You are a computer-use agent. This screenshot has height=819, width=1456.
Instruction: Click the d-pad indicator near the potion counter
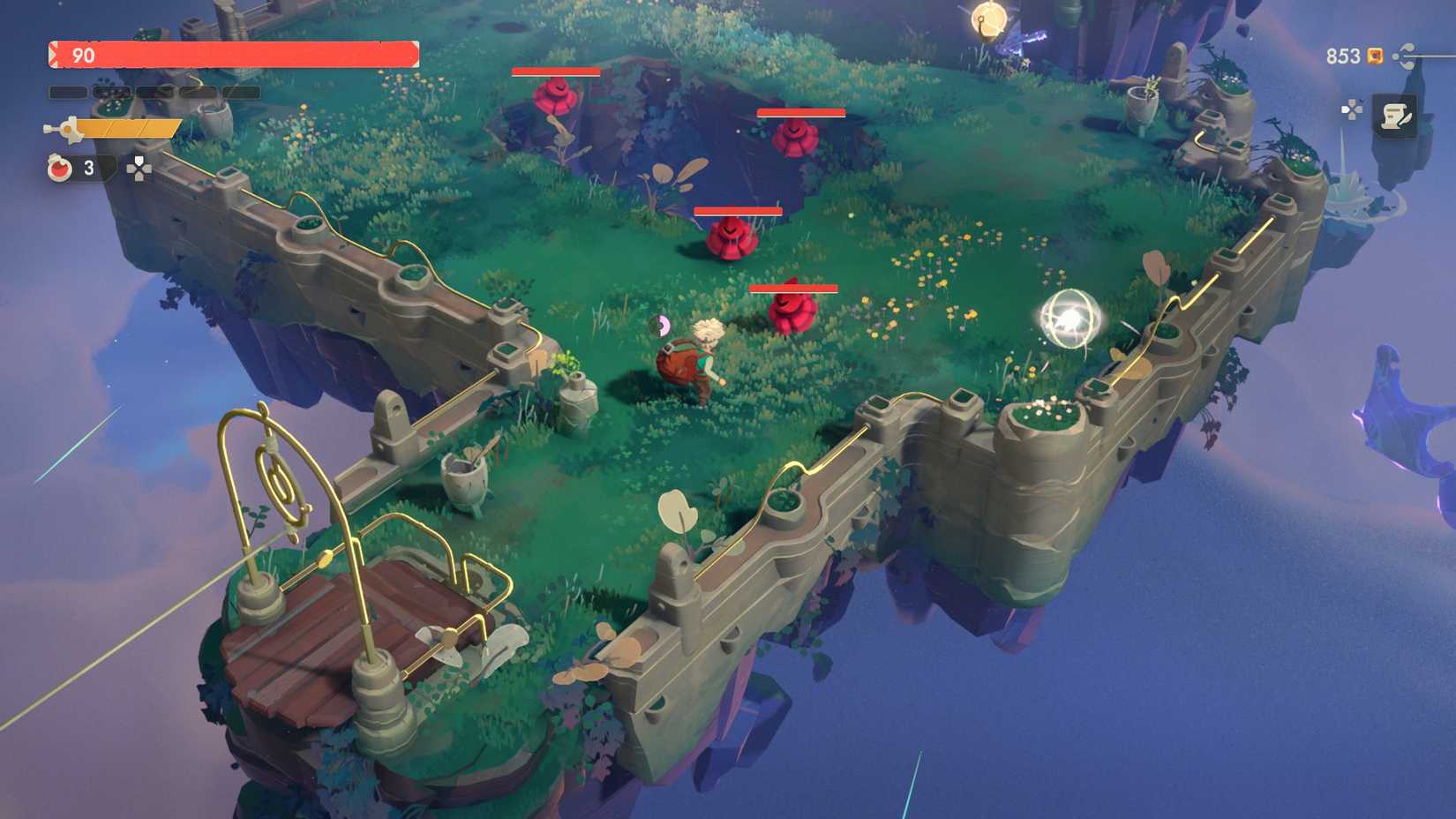(138, 168)
